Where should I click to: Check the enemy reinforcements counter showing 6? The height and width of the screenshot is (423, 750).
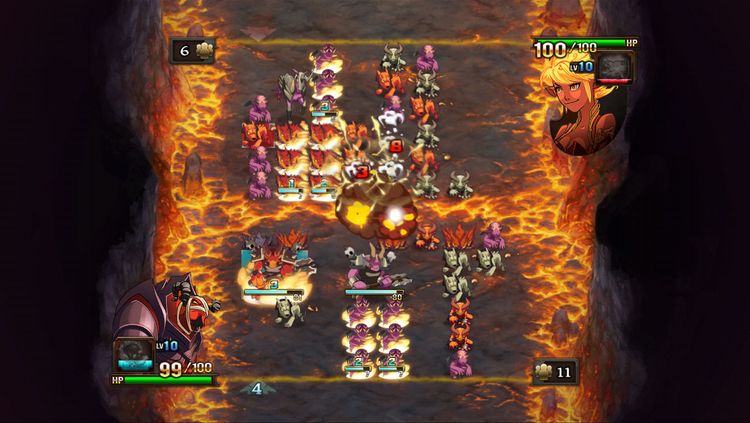(x=191, y=50)
